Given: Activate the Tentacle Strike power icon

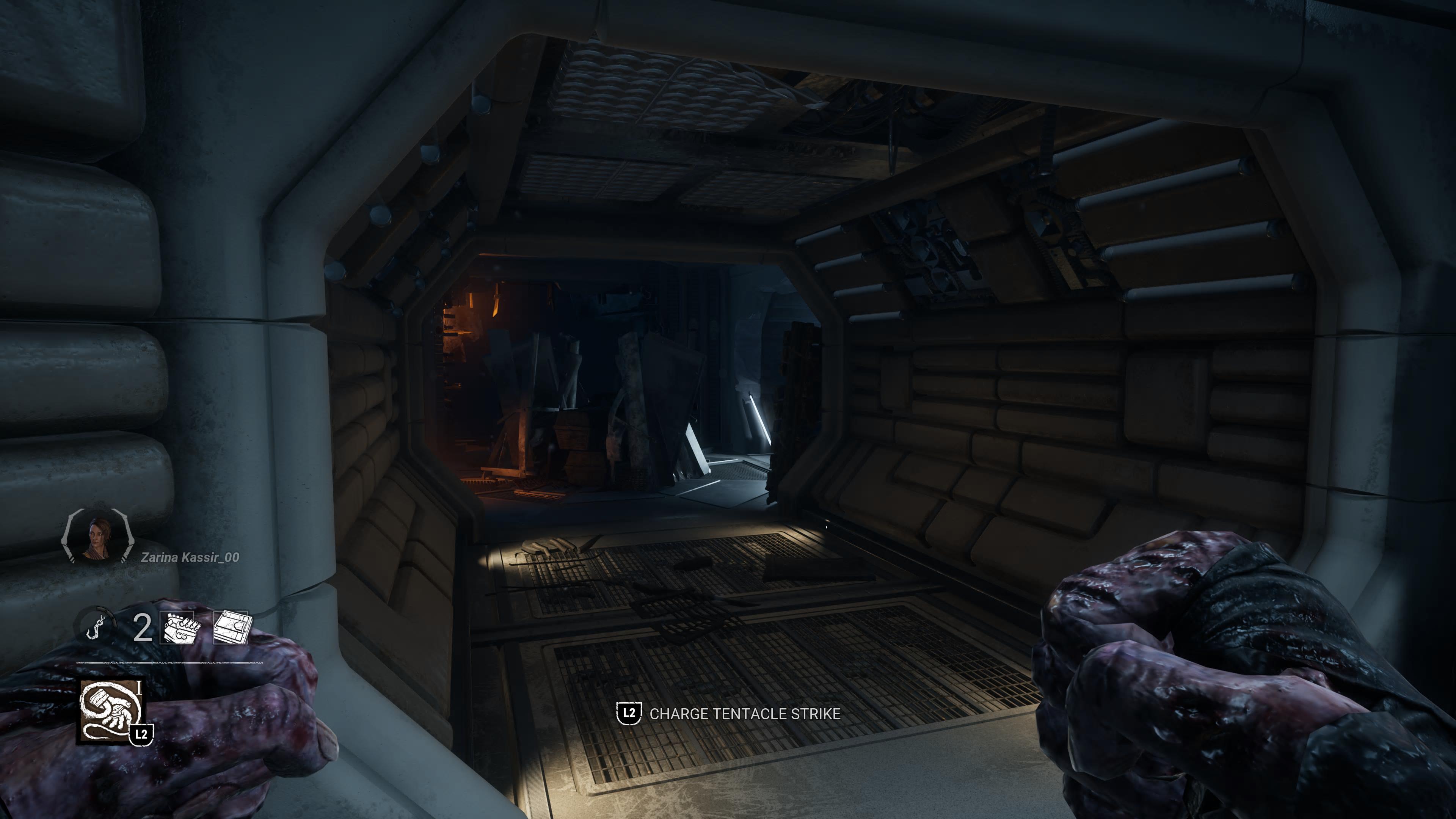Looking at the screenshot, I should tap(110, 712).
